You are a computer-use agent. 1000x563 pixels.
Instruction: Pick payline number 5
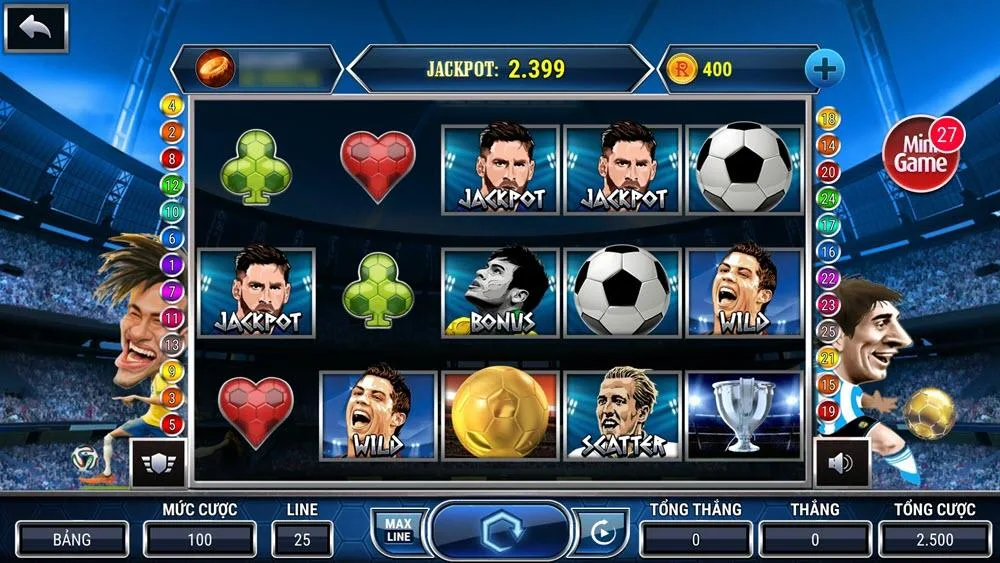pos(172,425)
